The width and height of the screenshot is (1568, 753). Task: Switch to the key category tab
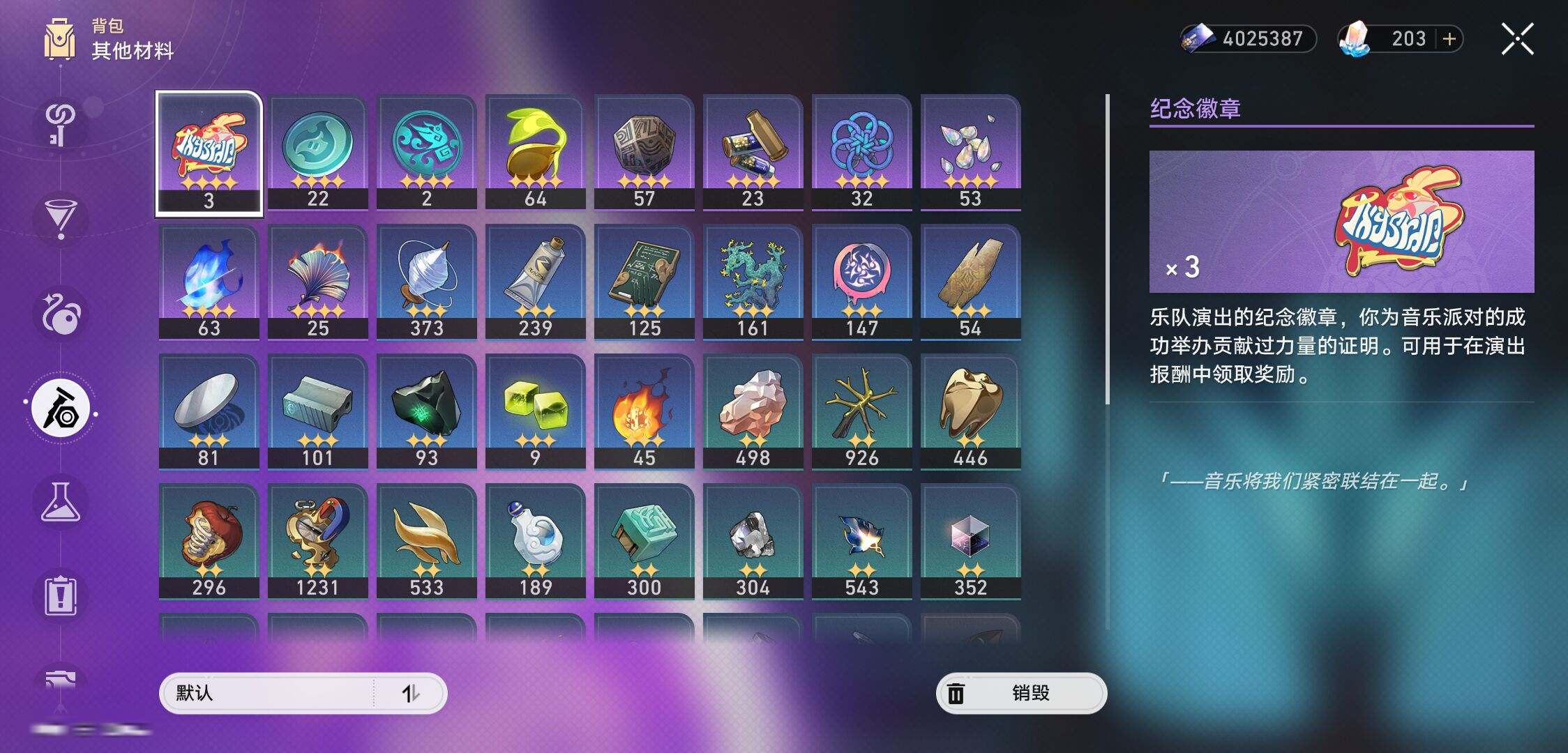pos(61,125)
